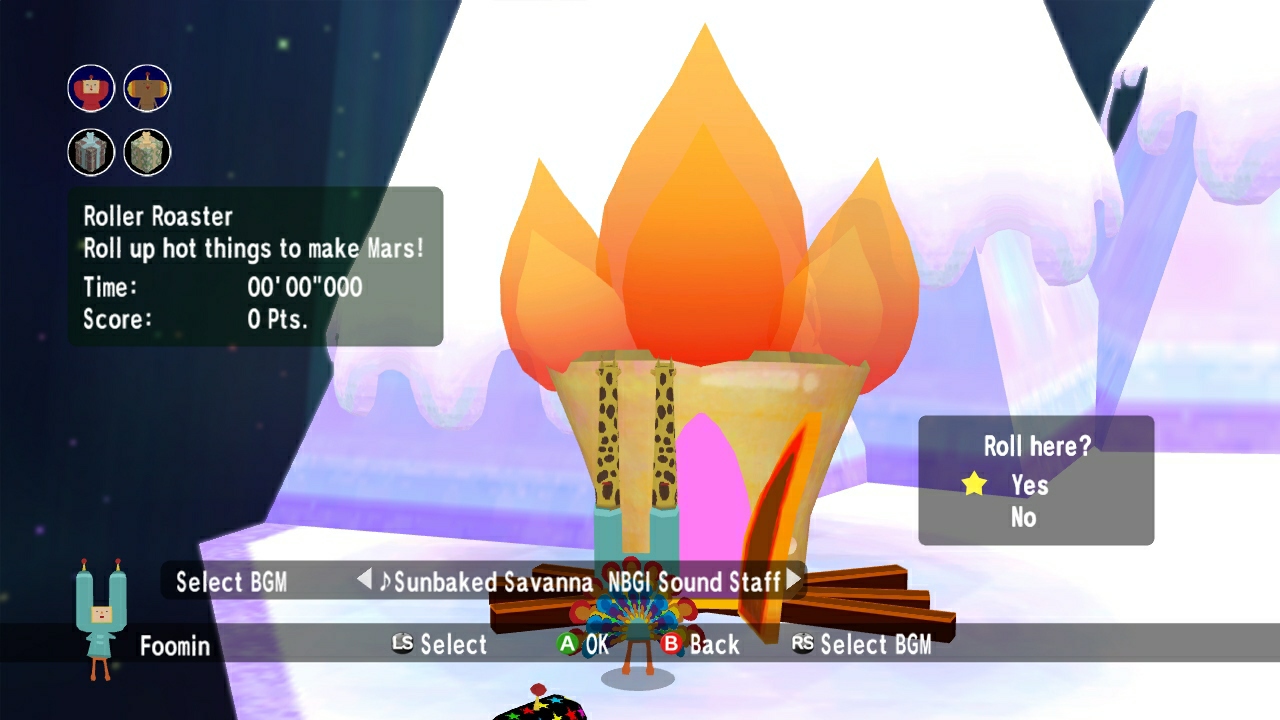Open the Sunbaked Savanna track selector

(493, 581)
